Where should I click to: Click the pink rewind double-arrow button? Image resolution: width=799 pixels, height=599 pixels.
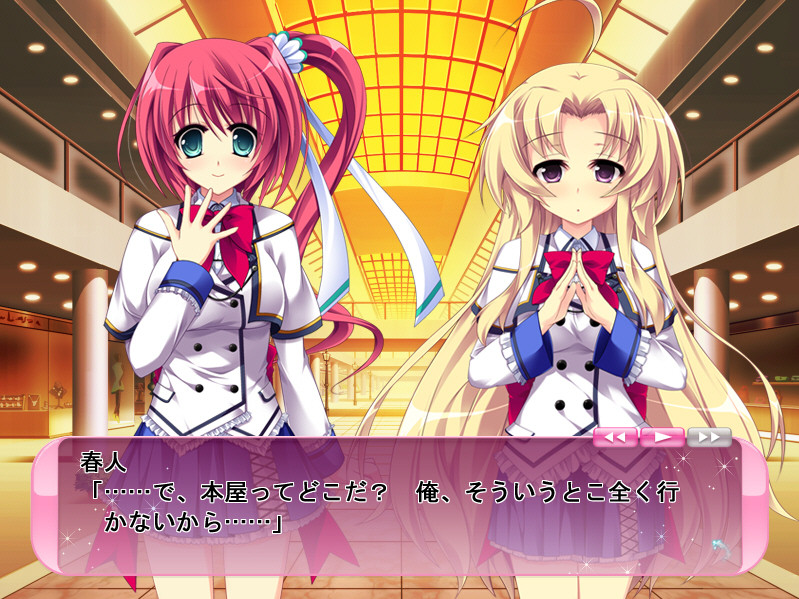point(615,437)
